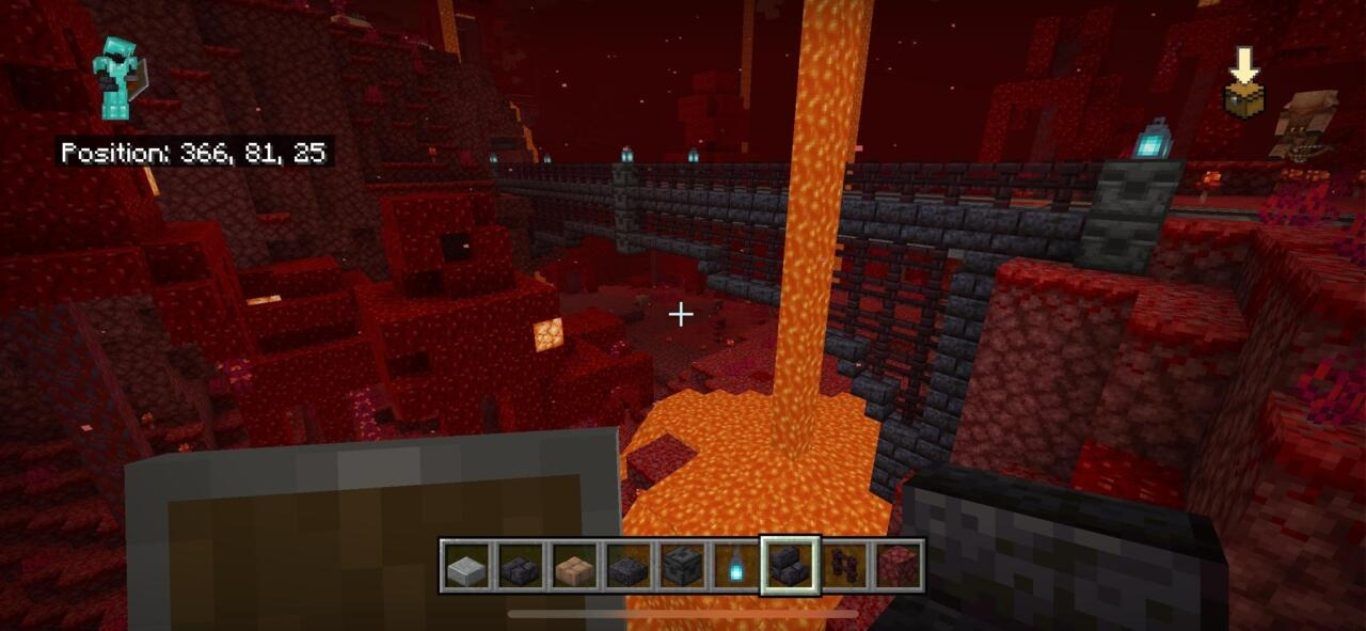This screenshot has width=1366, height=631.
Task: Equip the blue soul lantern
Action: [735, 566]
